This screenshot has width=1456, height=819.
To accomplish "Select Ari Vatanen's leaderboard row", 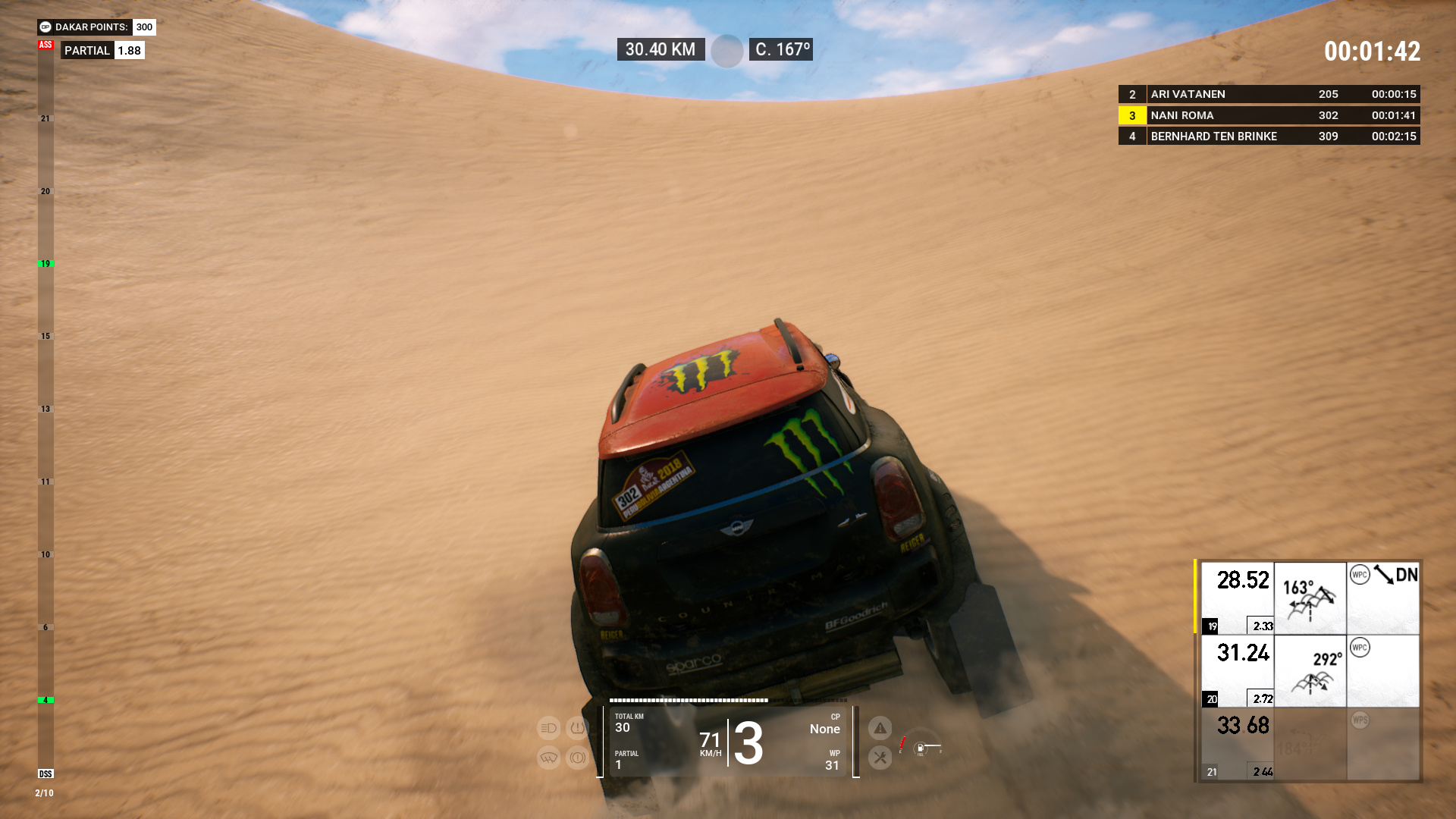I will 1269,94.
